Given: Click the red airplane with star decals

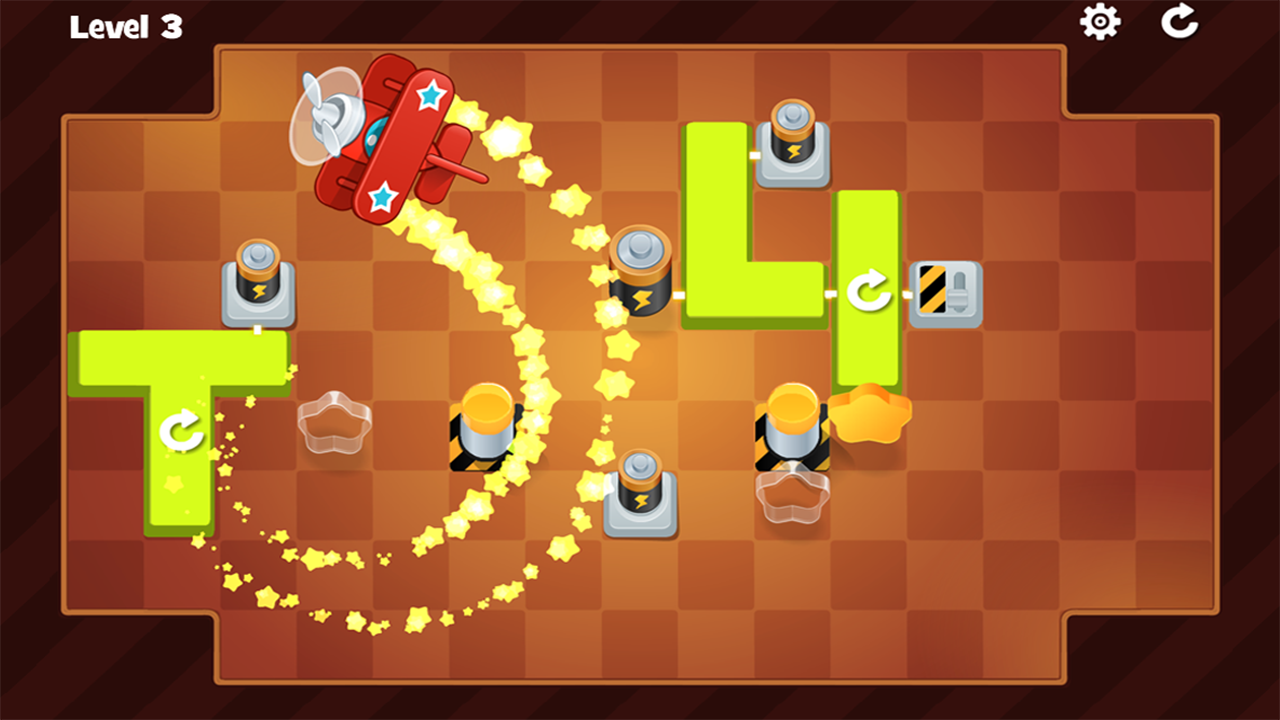Looking at the screenshot, I should point(390,140).
